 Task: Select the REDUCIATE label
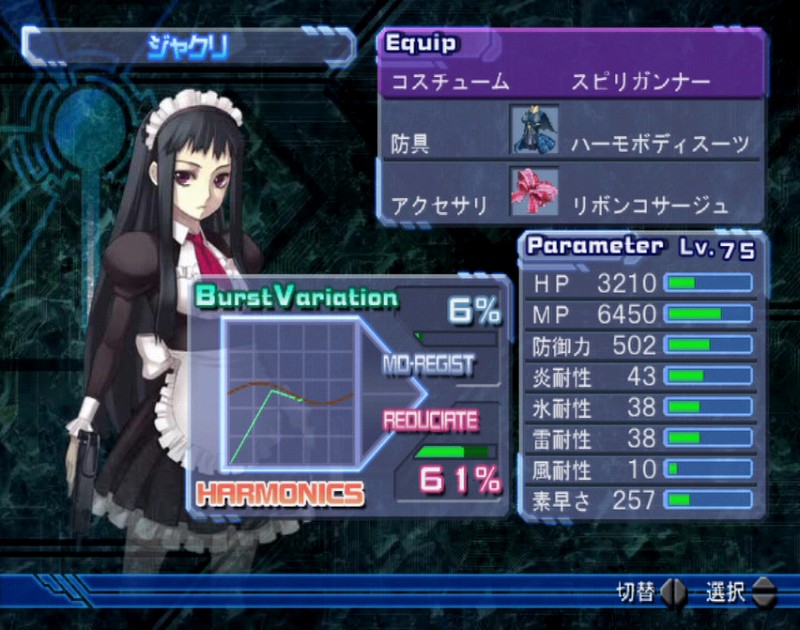(x=429, y=420)
